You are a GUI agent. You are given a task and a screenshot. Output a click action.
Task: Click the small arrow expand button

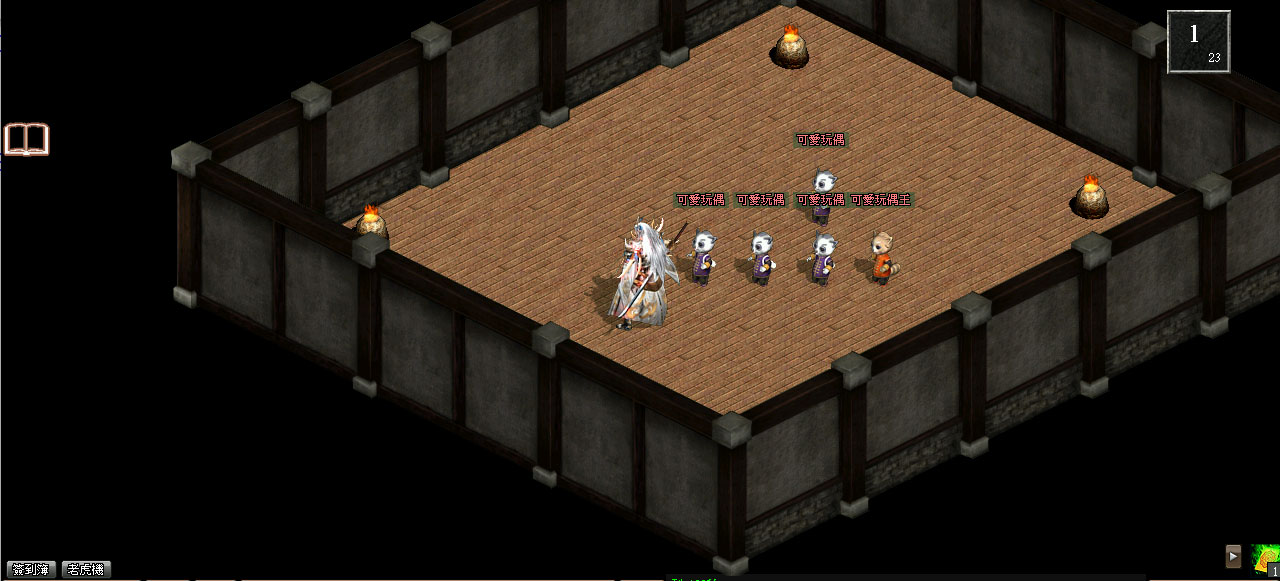click(x=1234, y=556)
